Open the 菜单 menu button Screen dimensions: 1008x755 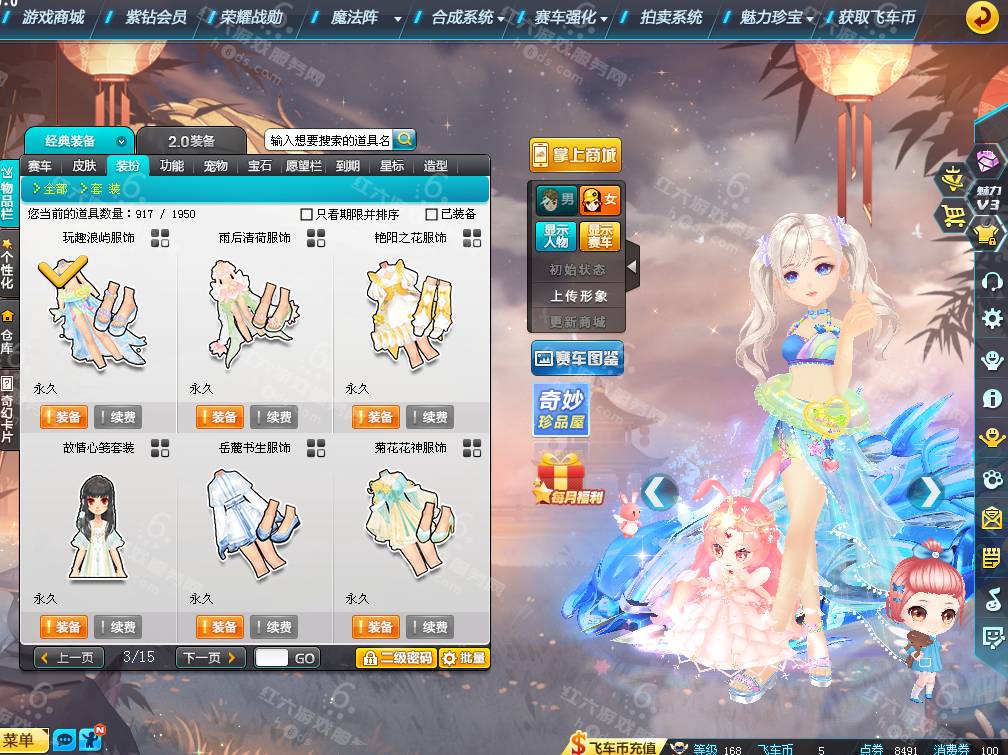[24, 741]
